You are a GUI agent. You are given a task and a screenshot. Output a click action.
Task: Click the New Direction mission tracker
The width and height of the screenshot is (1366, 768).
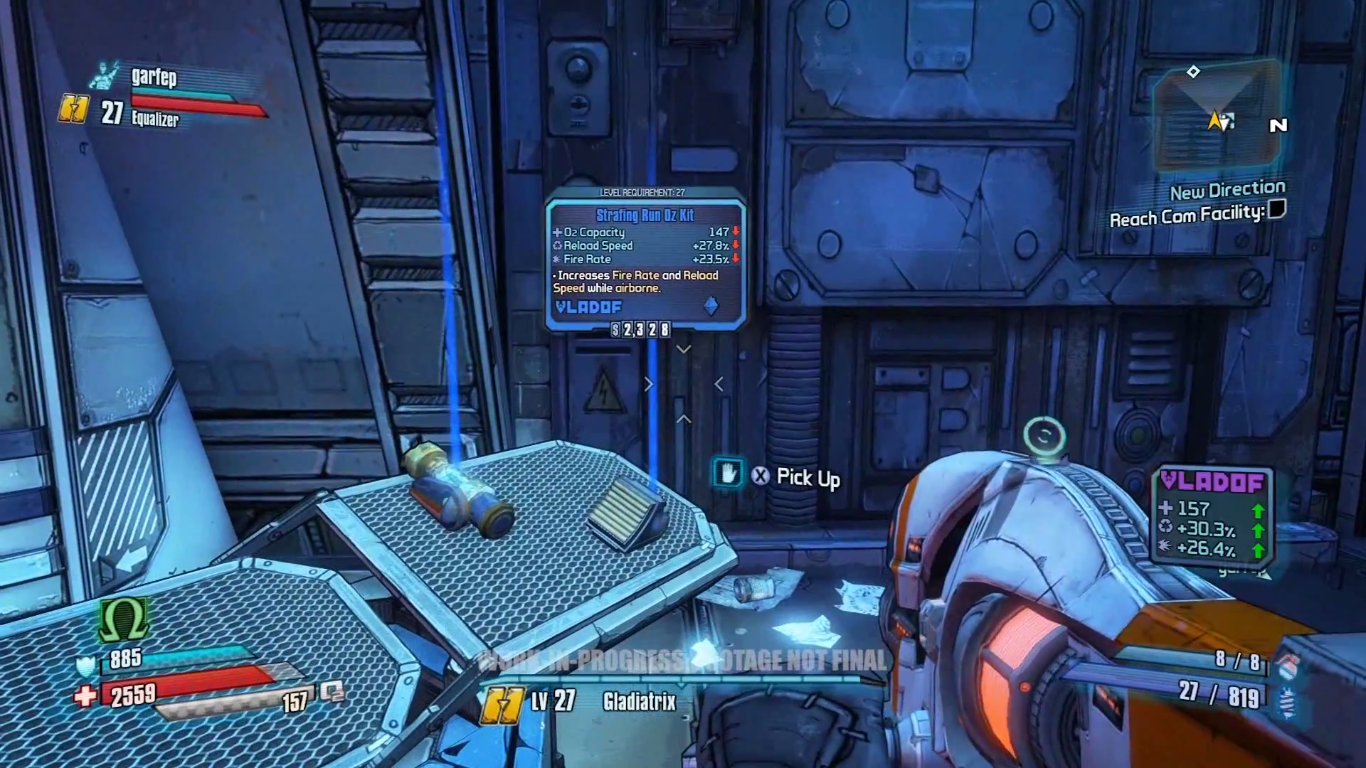click(x=1227, y=189)
